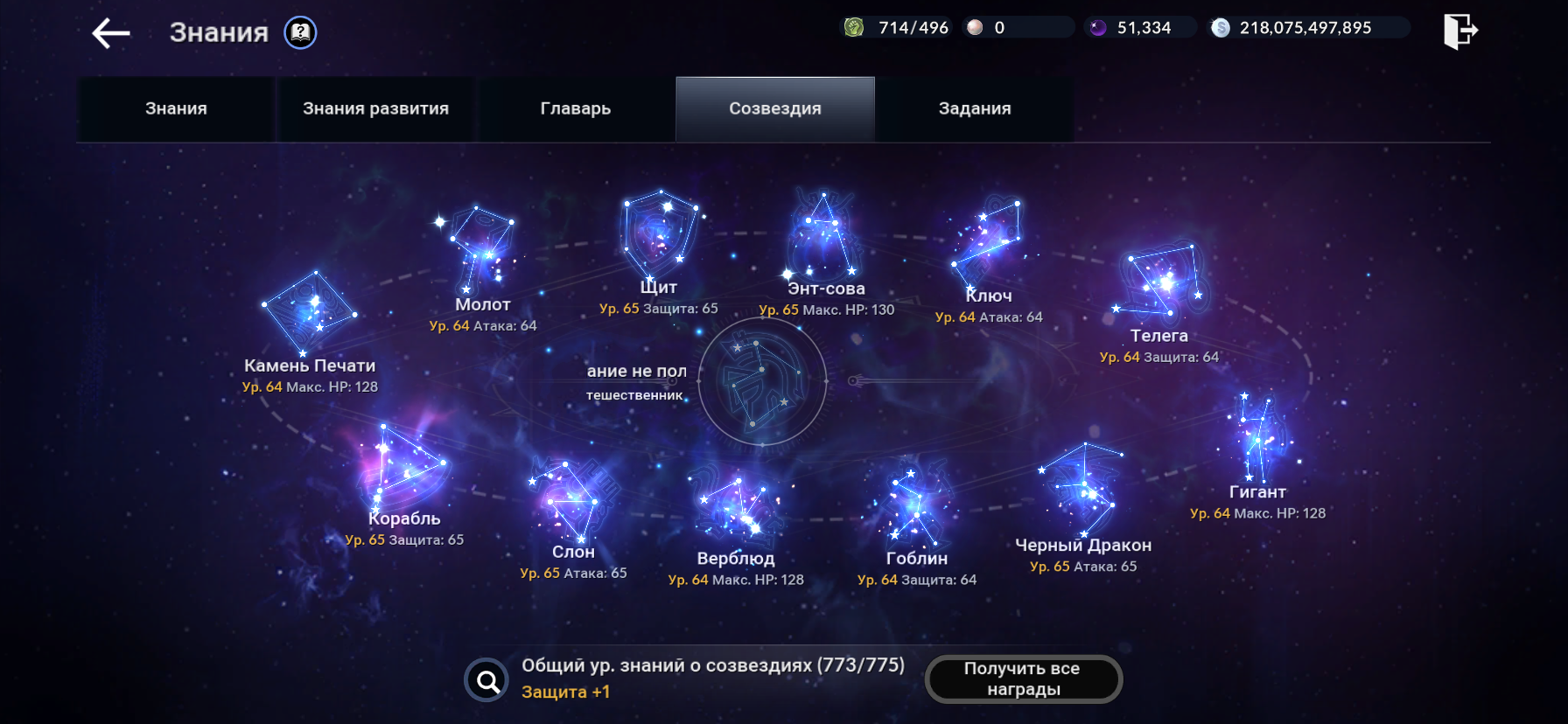Open the Верблюд constellation
The image size is (1568, 724).
pos(735,507)
